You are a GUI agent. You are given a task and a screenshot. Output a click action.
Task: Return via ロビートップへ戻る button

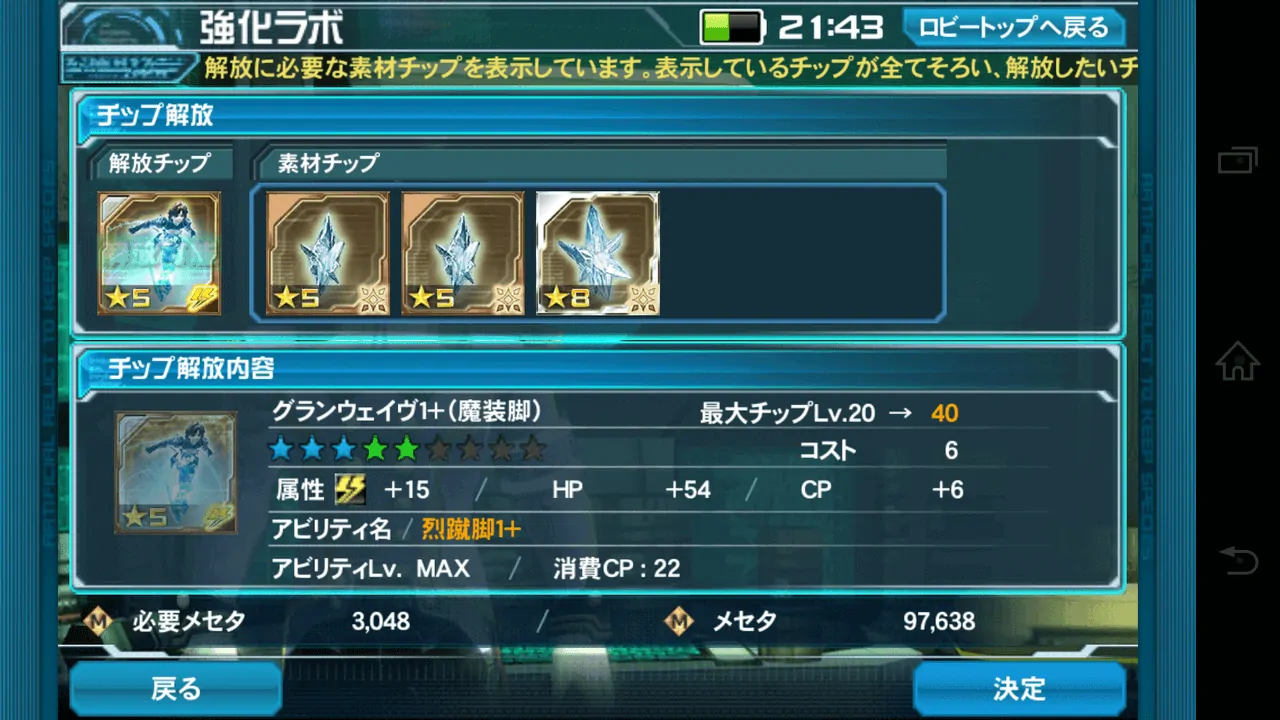[x=1014, y=27]
